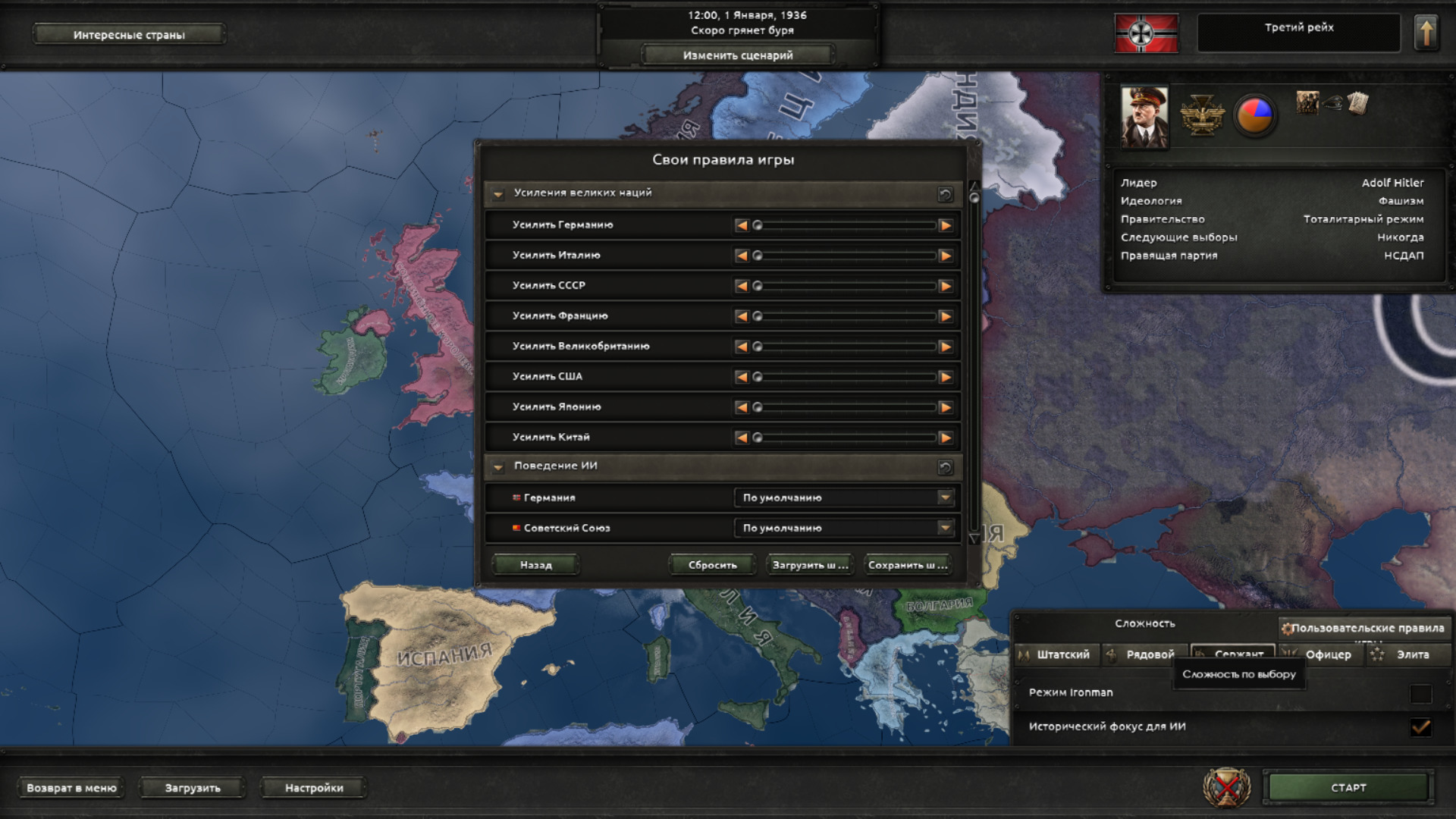Collapse the Поведение ИИ section
The width and height of the screenshot is (1456, 819).
[498, 467]
